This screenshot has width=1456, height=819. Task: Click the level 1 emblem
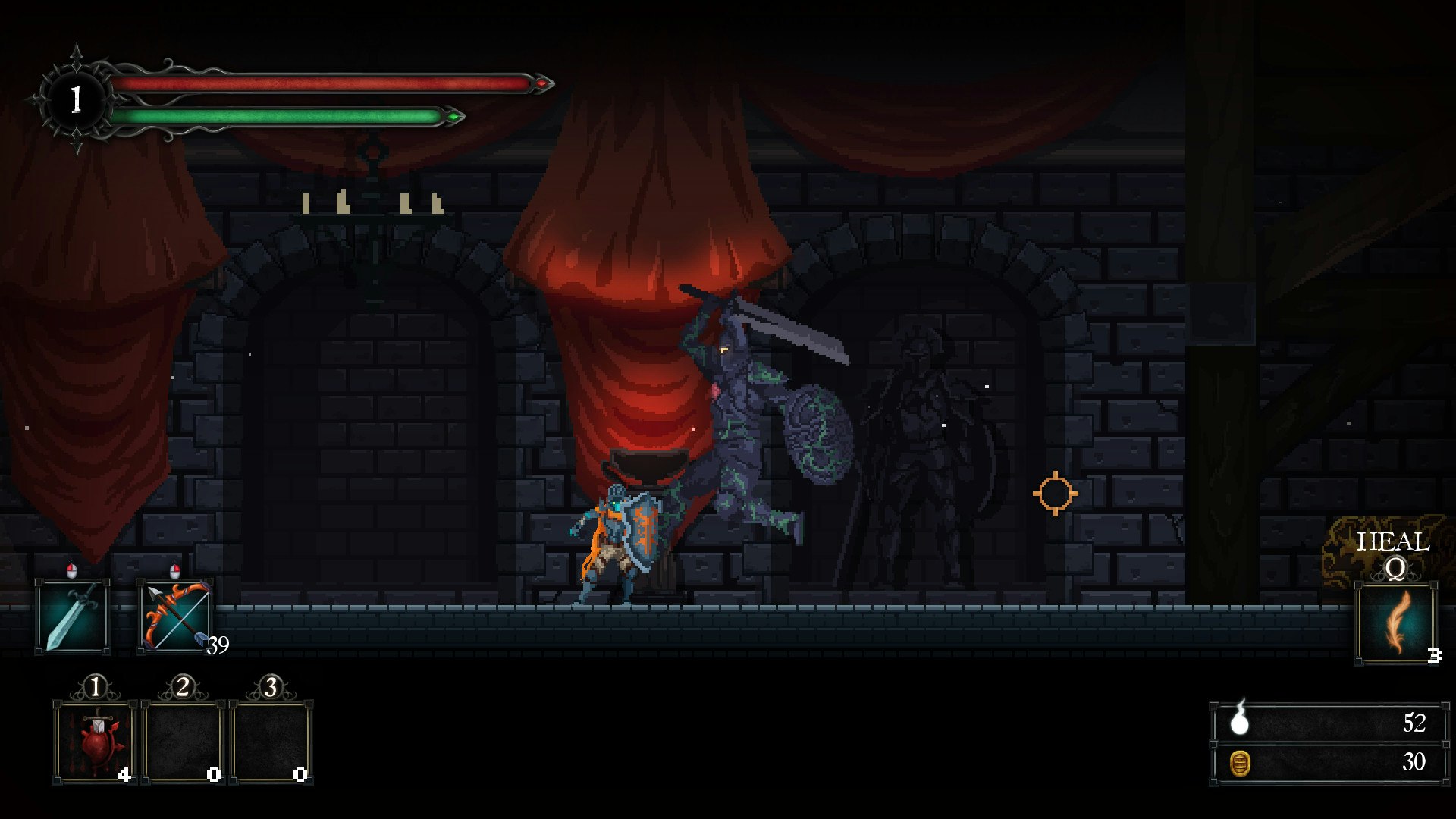point(76,99)
